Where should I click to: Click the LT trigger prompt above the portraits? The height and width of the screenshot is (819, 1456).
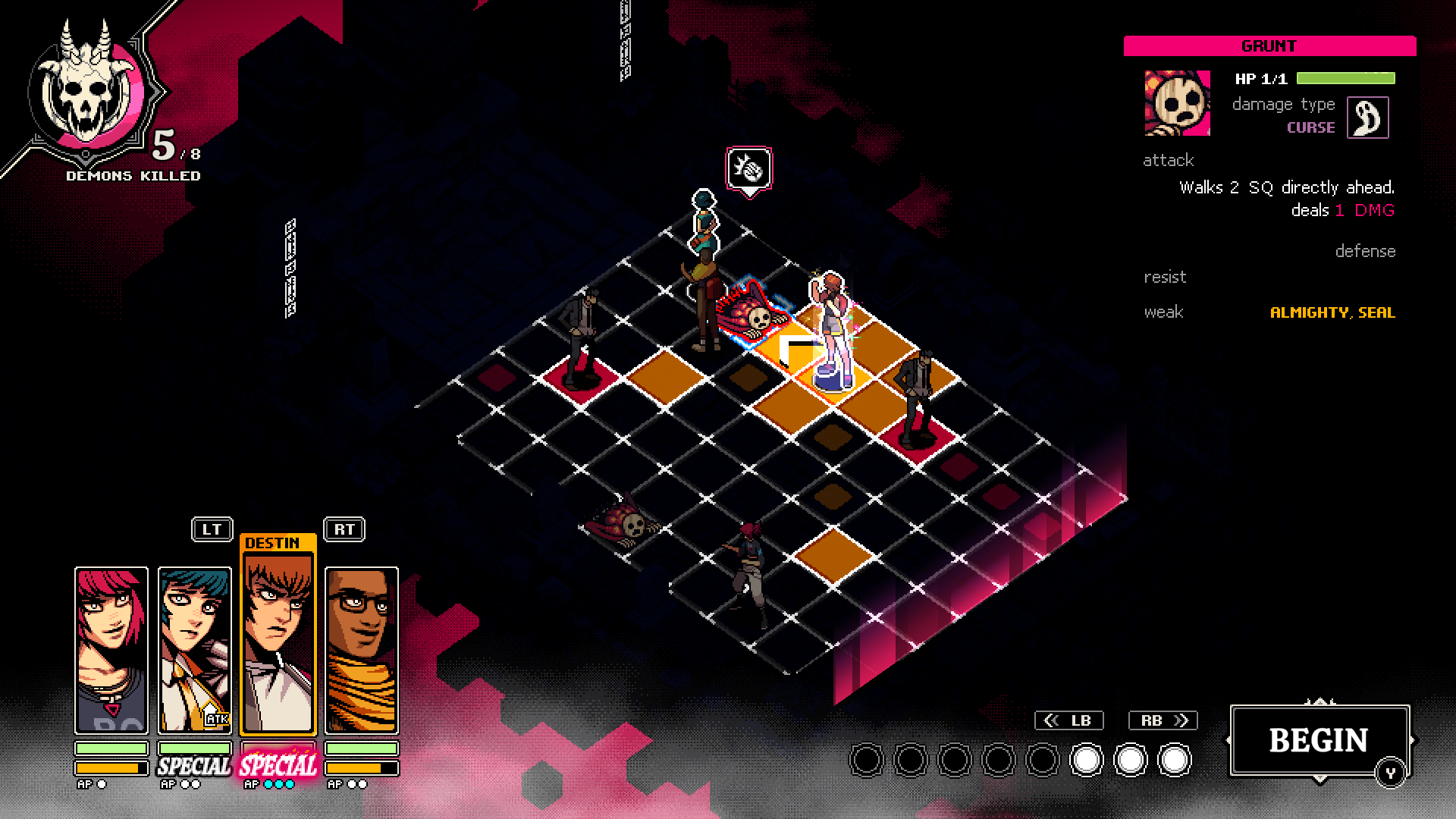pos(212,529)
